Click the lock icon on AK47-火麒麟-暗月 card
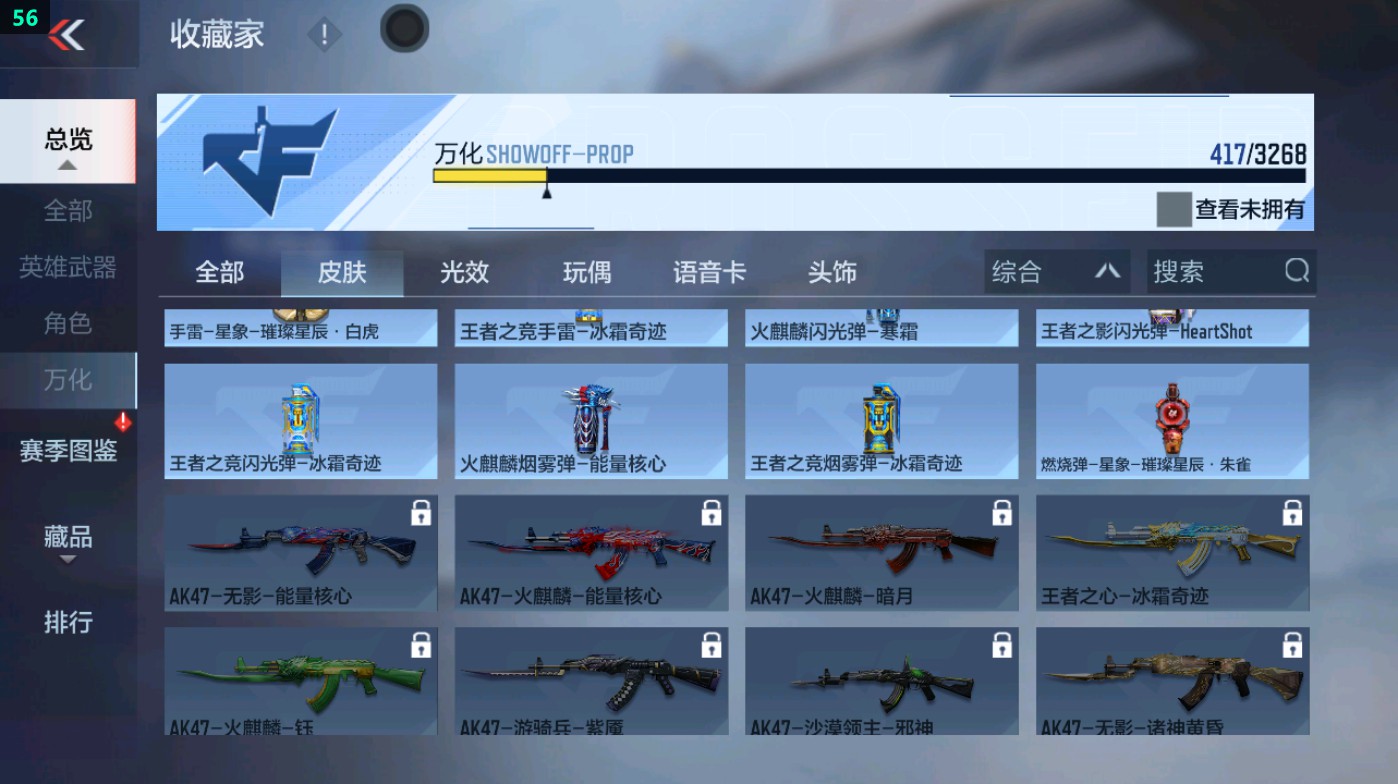Viewport: 1398px width, 784px height. pos(1002,513)
